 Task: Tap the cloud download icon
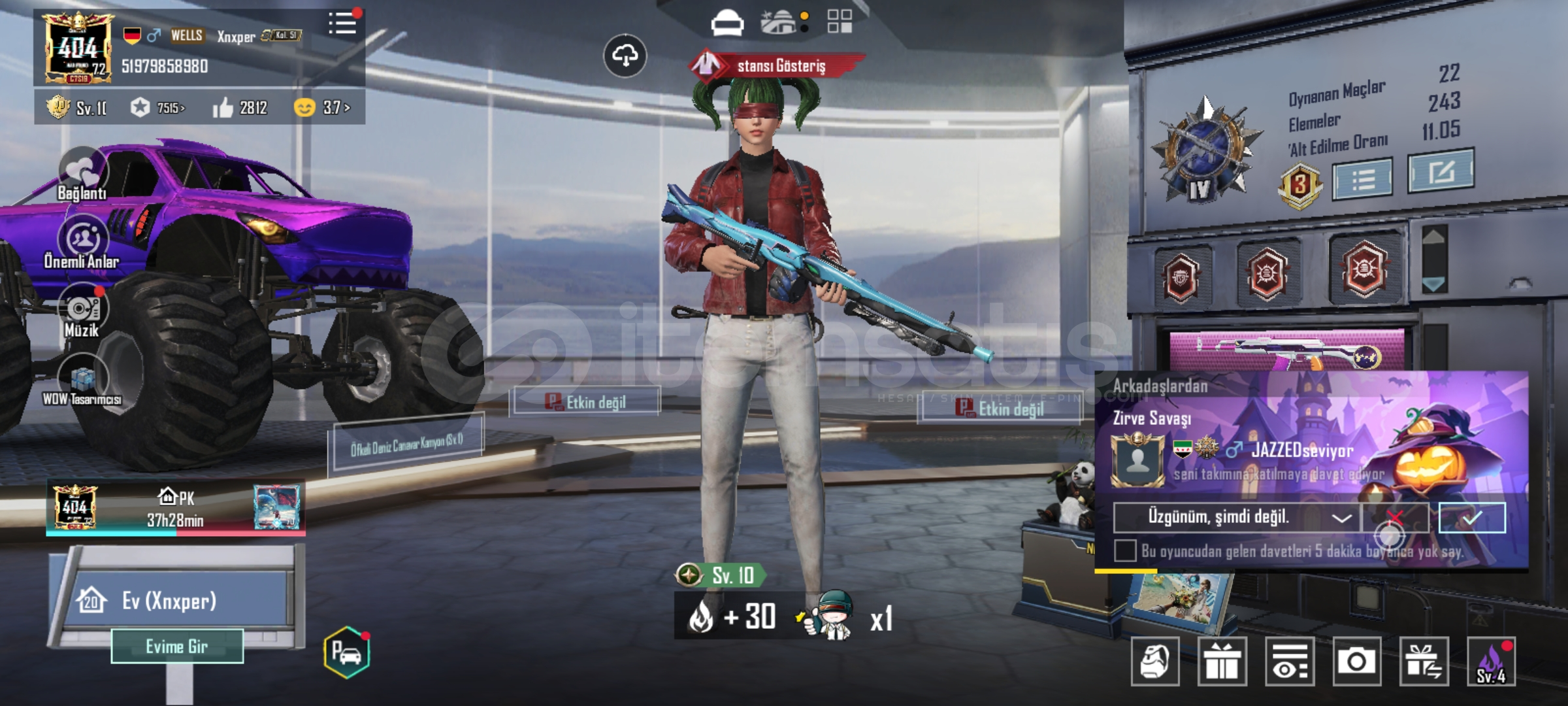pos(625,56)
